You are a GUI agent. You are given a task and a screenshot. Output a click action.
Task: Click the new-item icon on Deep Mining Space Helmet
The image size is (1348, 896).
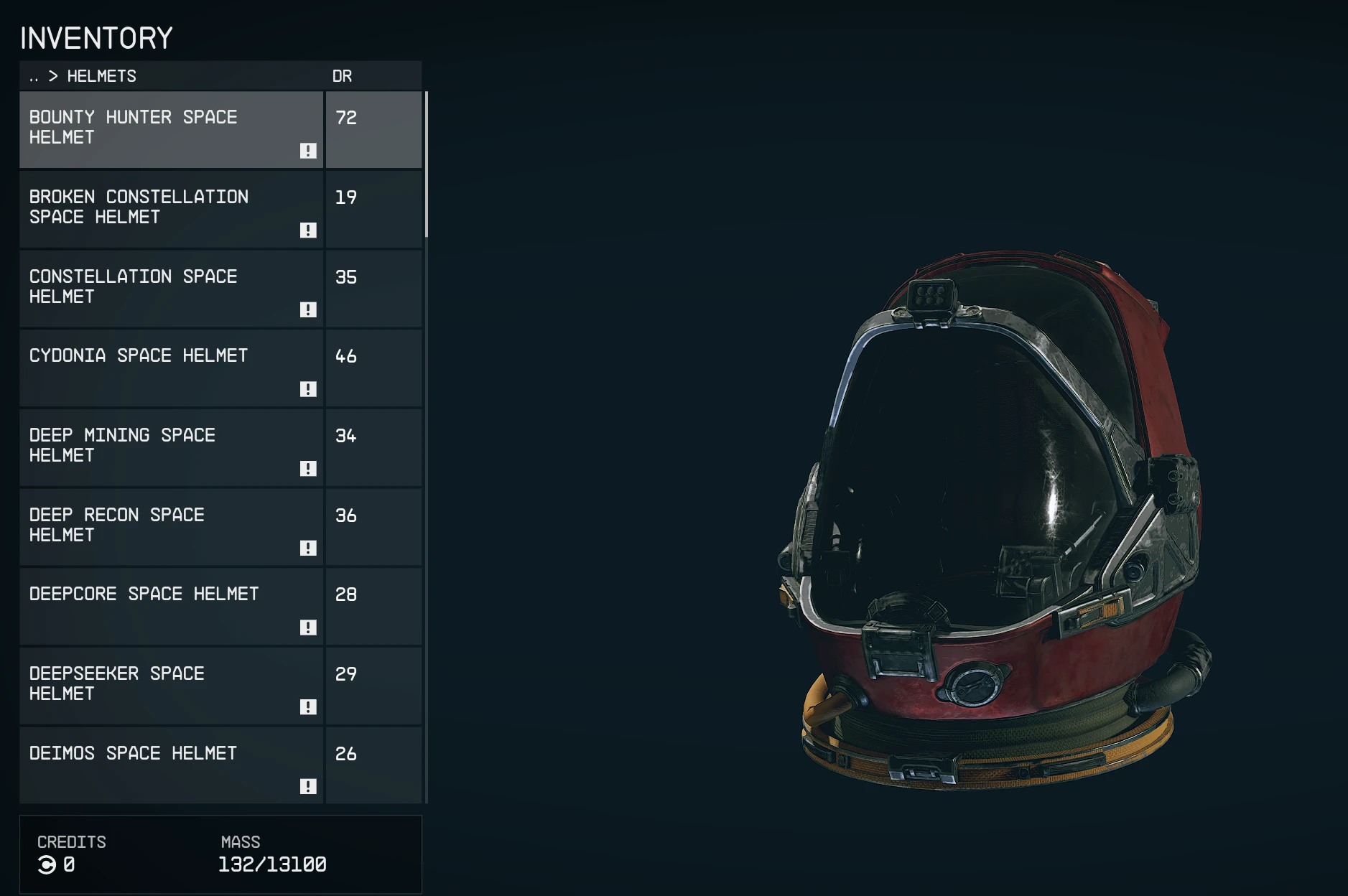point(309,470)
